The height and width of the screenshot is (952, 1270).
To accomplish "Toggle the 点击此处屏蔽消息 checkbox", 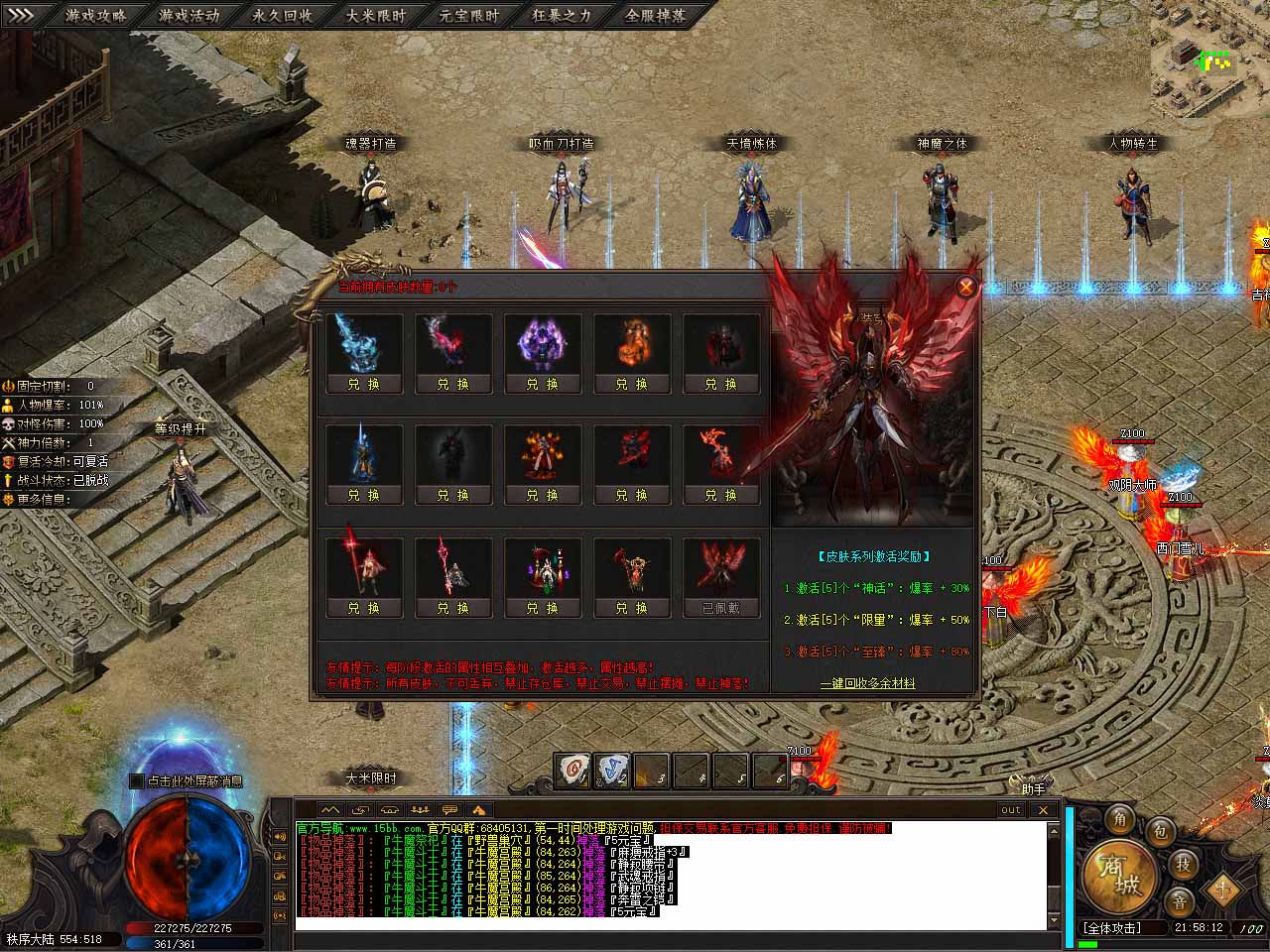I will [x=137, y=781].
